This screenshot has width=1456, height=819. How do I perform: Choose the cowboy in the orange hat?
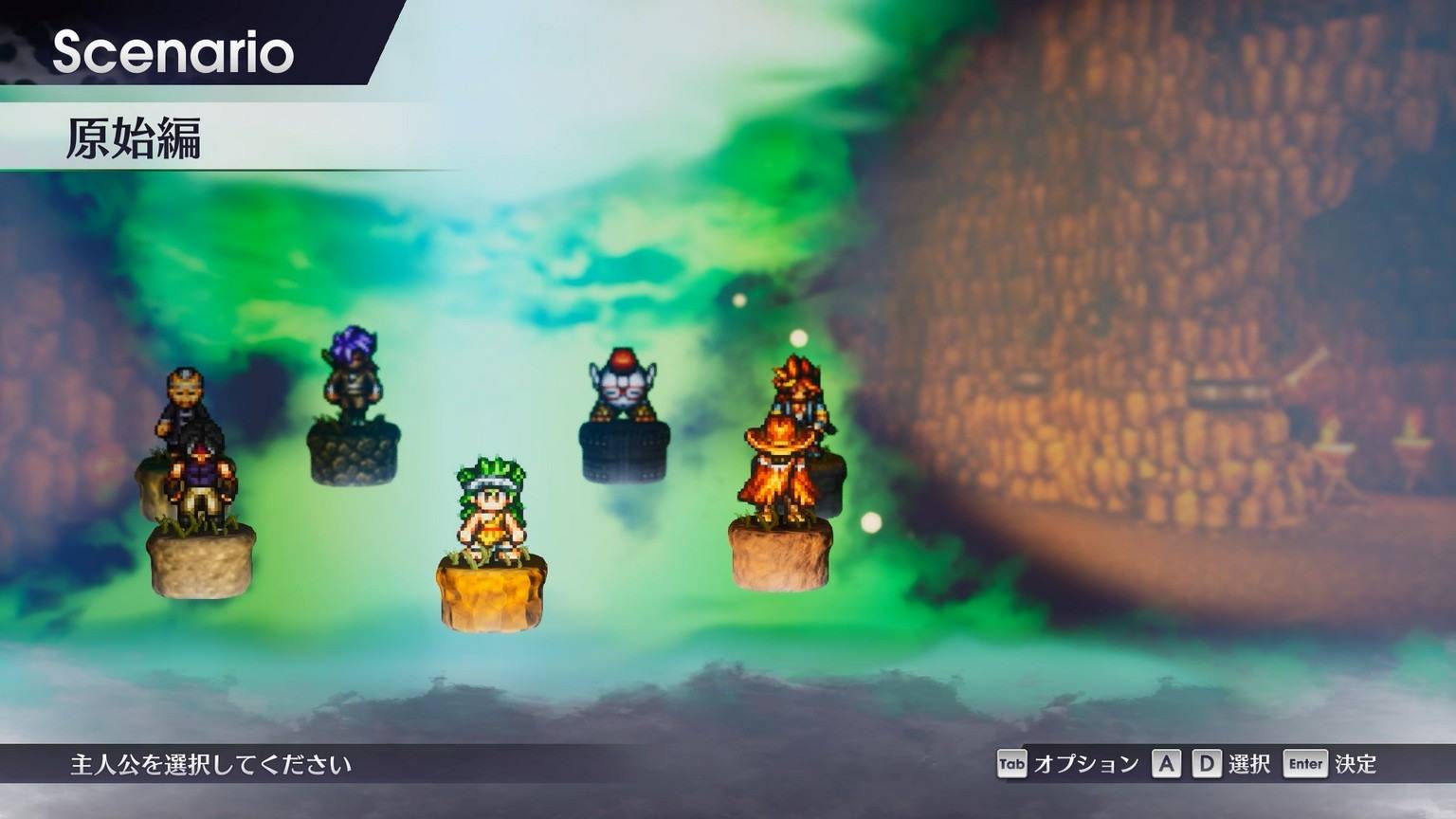pos(779,469)
